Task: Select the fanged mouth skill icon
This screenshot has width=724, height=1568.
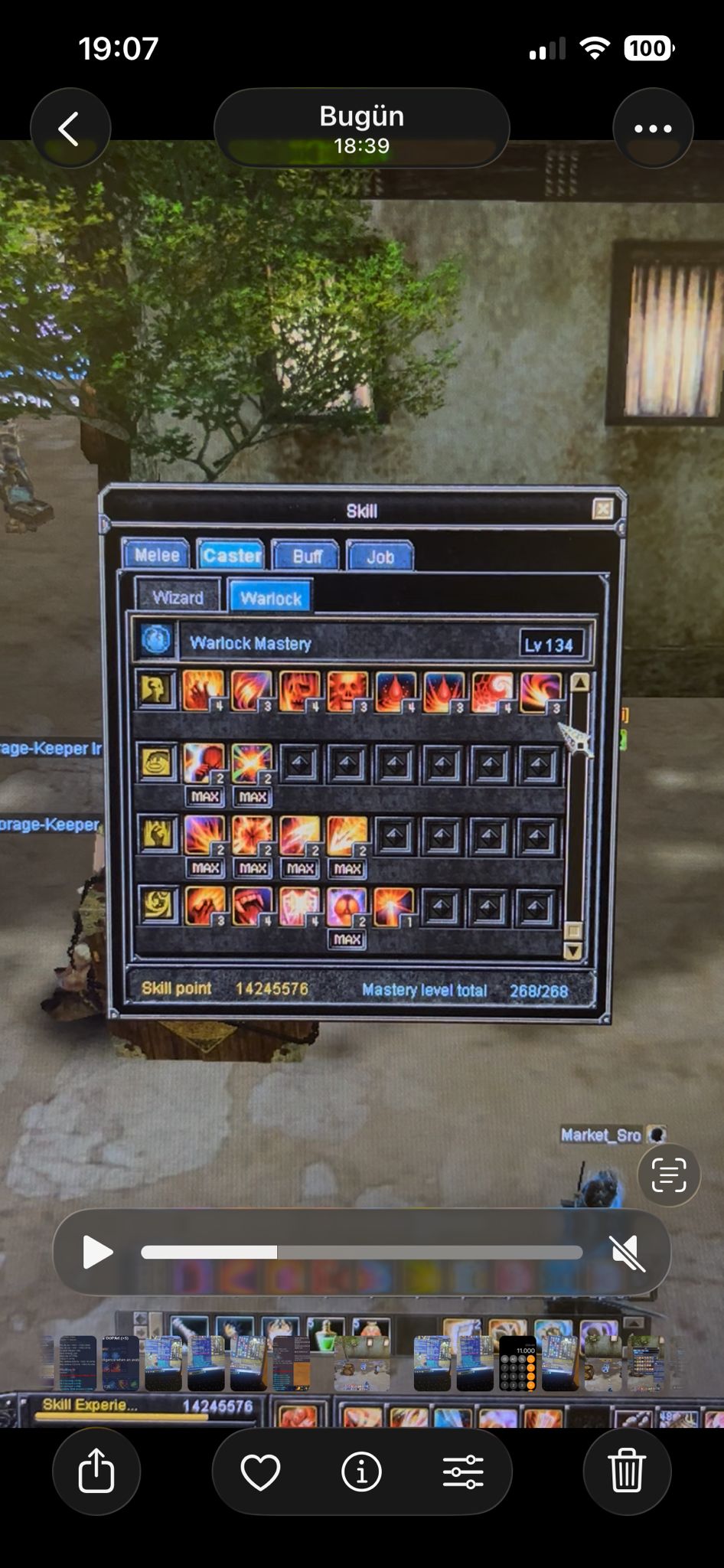Action: coord(252,906)
